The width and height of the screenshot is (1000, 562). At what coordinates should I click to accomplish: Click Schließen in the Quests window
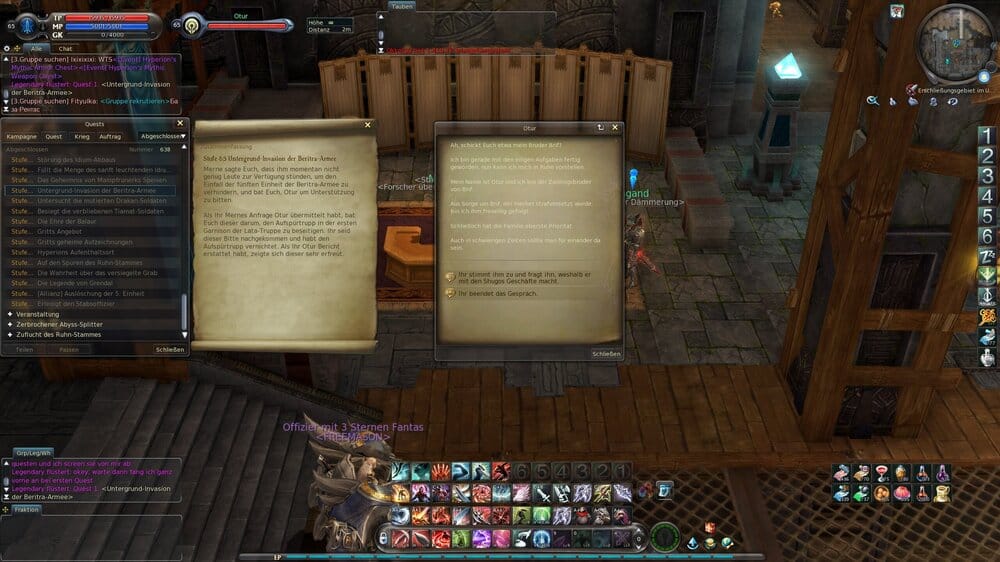coord(169,350)
